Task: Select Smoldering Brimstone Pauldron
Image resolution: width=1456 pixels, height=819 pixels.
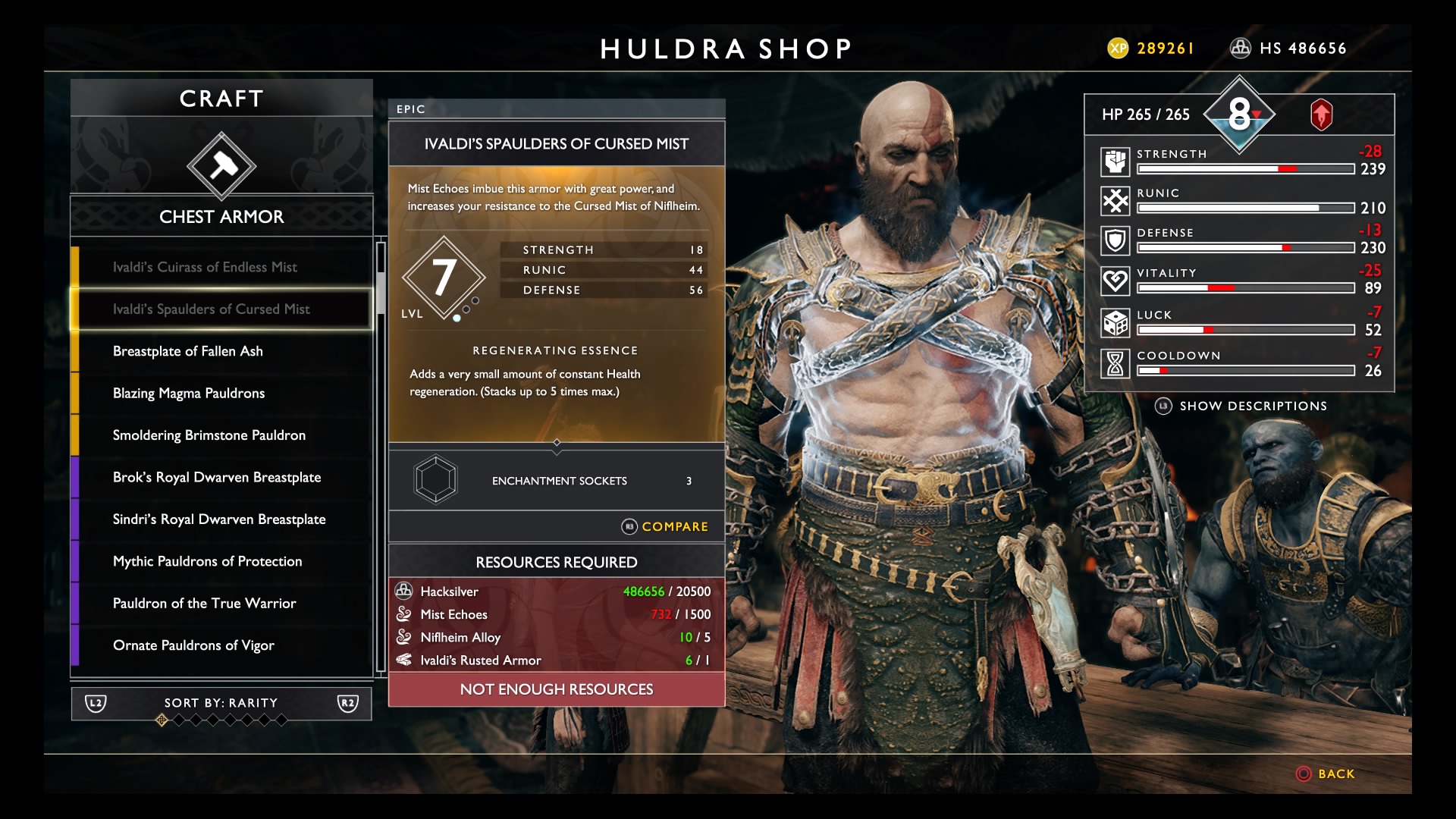Action: (x=209, y=435)
